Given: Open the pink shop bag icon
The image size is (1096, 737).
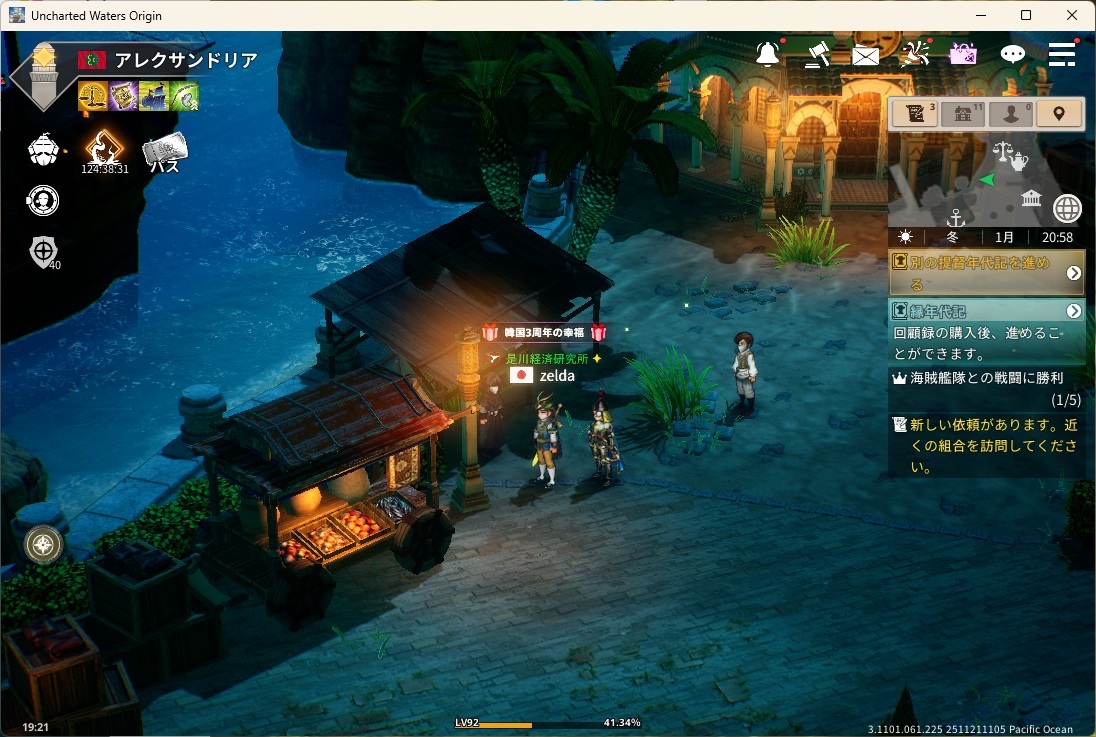Looking at the screenshot, I should (963, 54).
